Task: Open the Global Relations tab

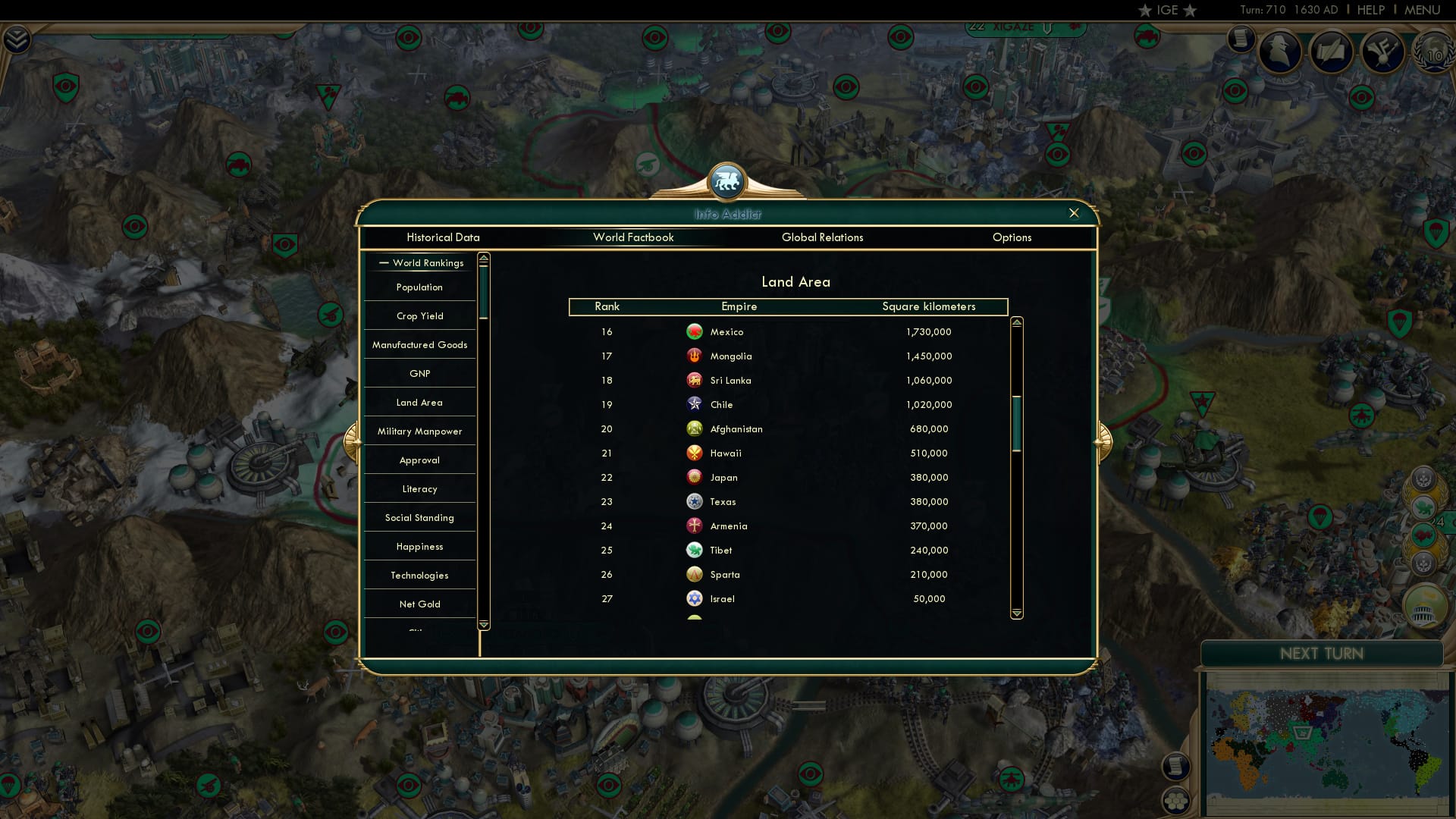Action: 823,237
